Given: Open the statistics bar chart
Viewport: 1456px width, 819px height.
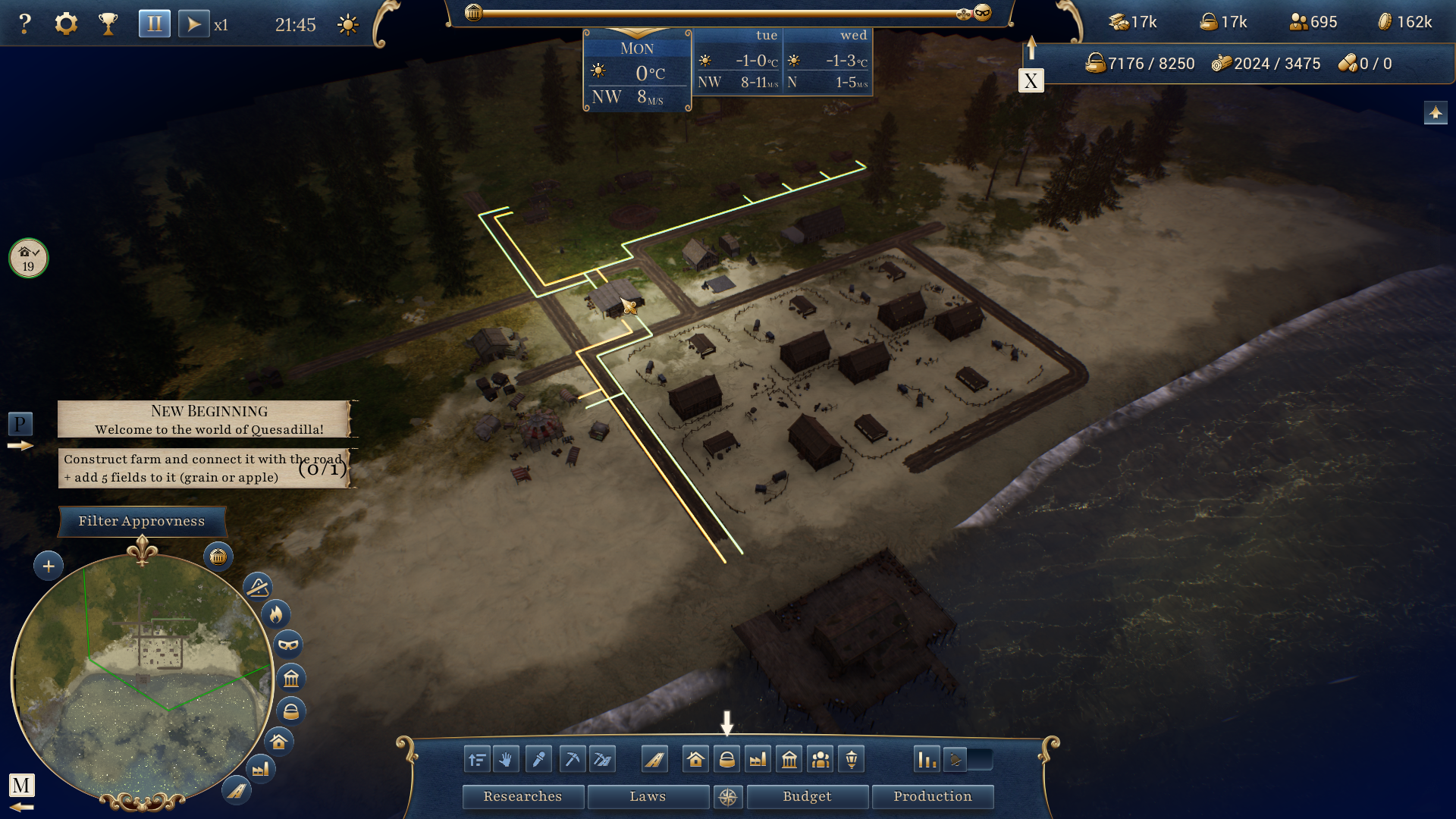Looking at the screenshot, I should pyautogui.click(x=927, y=759).
